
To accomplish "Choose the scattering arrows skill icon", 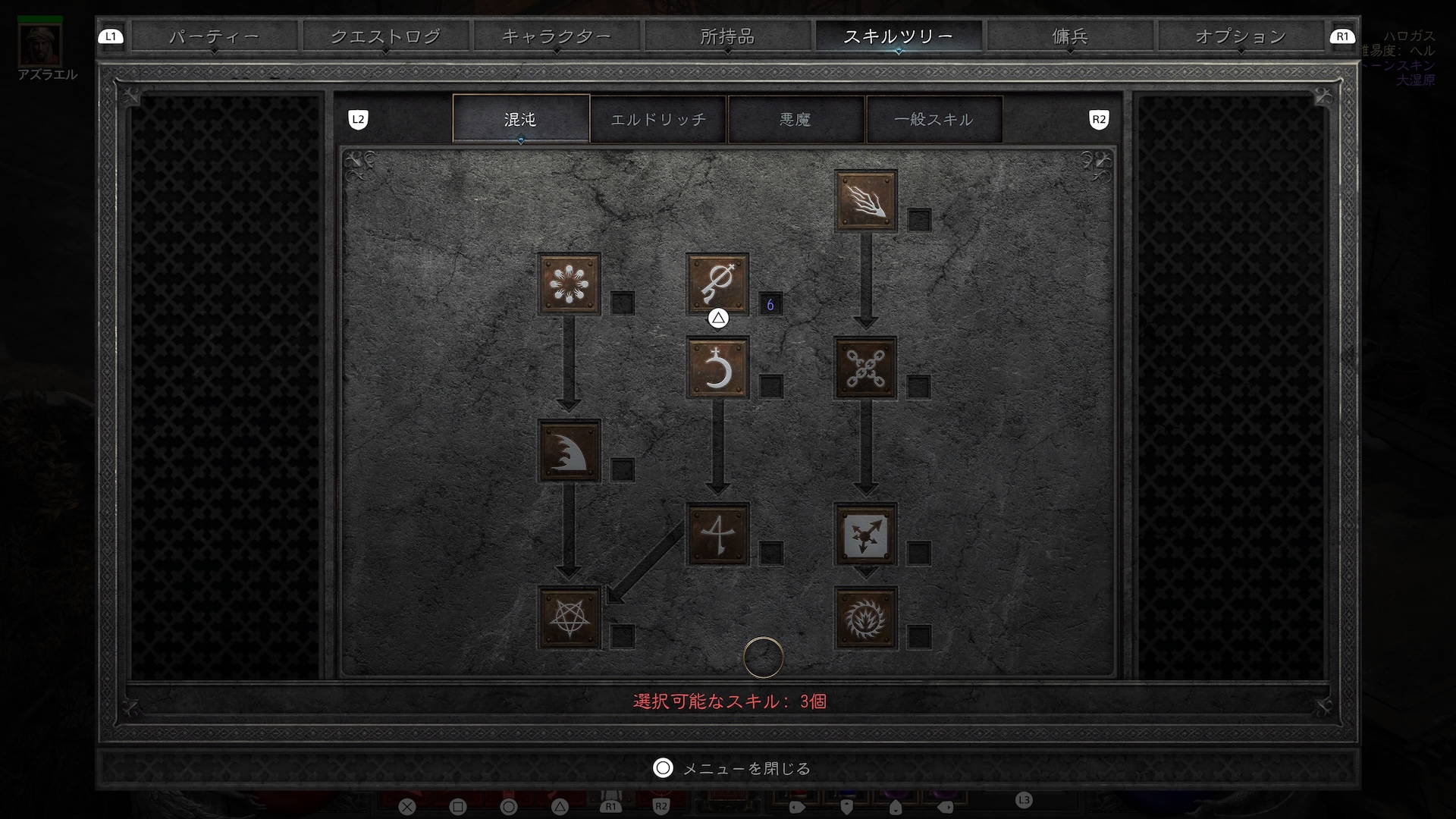I will [x=865, y=535].
